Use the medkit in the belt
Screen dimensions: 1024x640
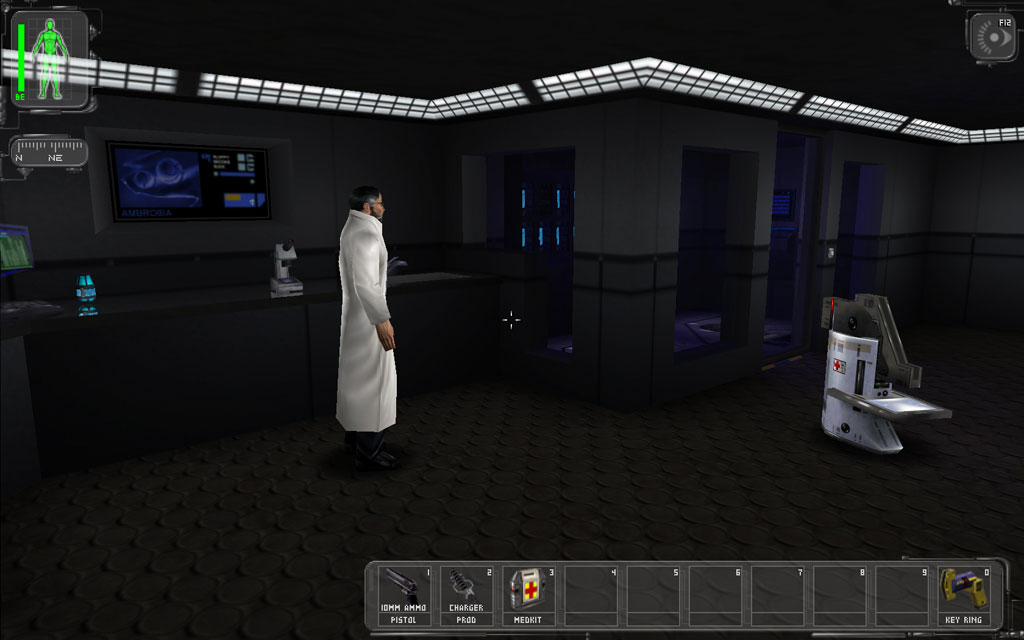529,595
